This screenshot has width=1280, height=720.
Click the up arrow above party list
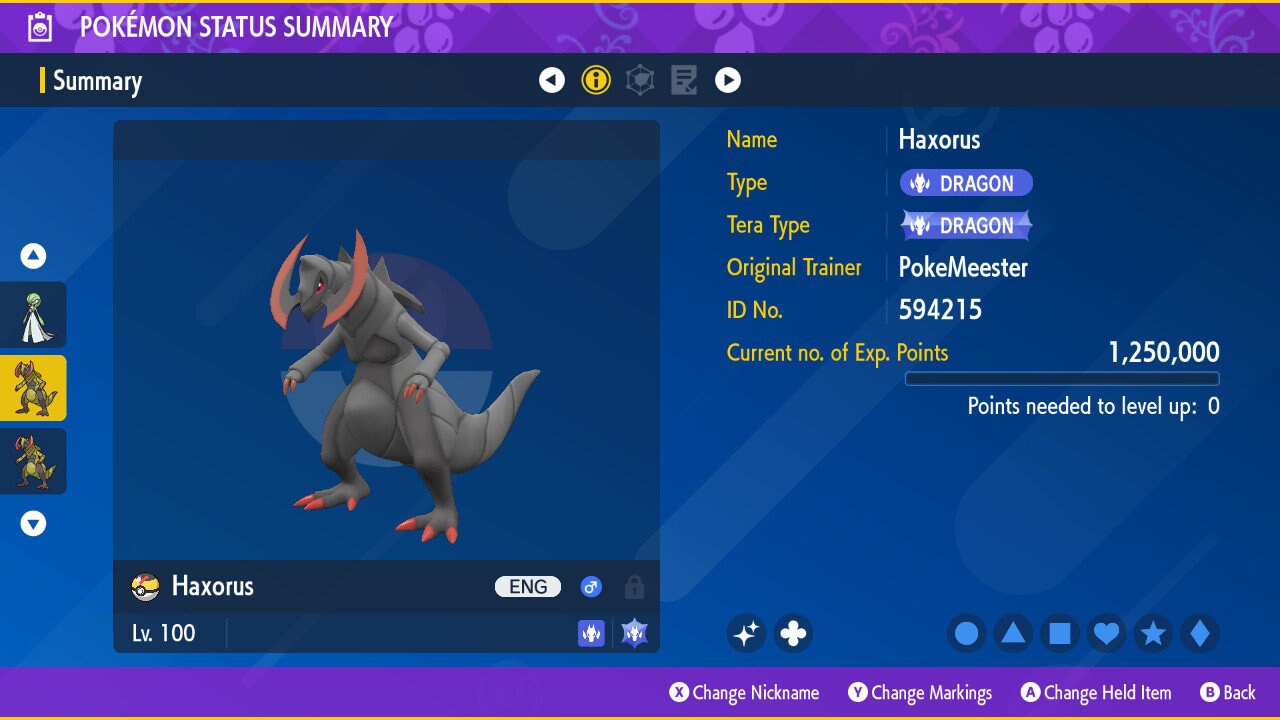click(34, 257)
